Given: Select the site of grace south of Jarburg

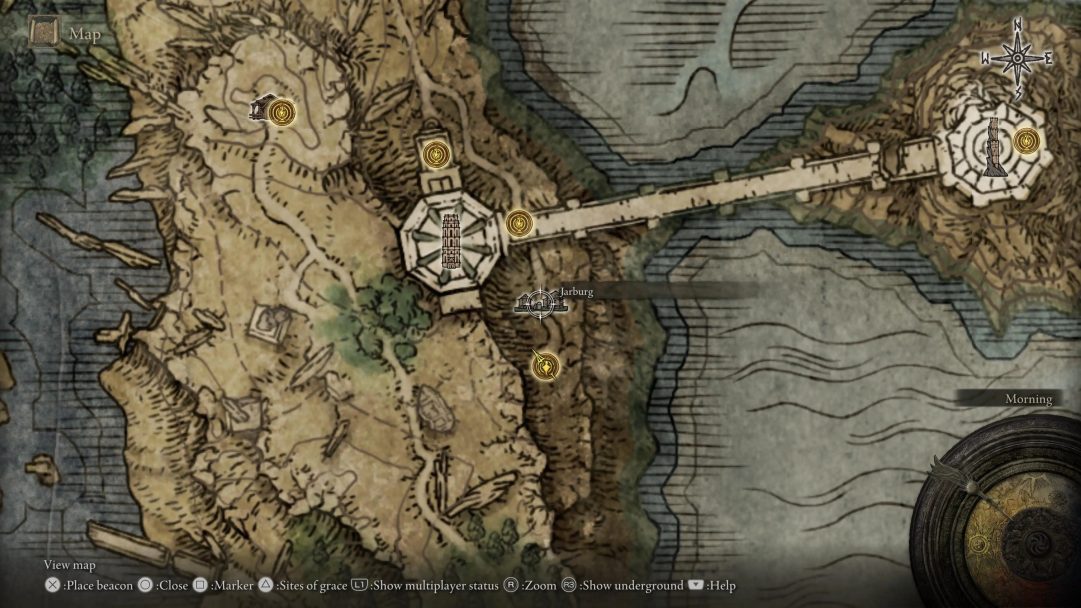Looking at the screenshot, I should pos(545,367).
